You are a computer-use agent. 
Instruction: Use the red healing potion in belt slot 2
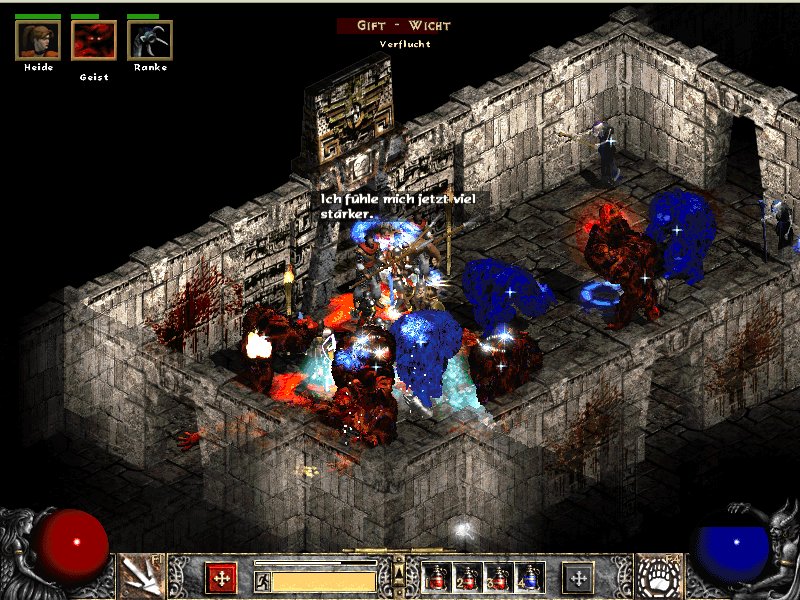point(467,578)
